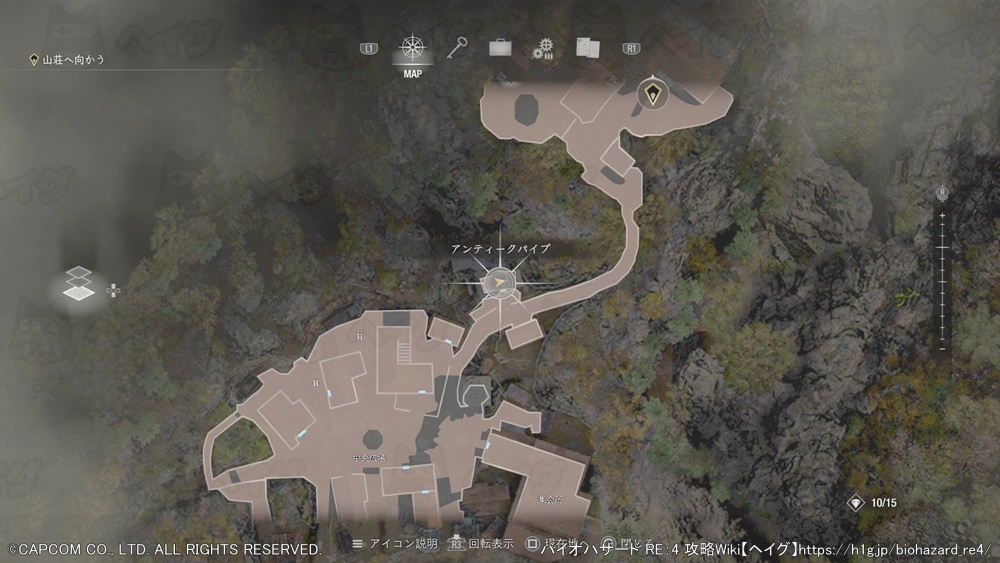Viewport: 1000px width, 563px height.
Task: Change floor with the layer selector icon
Action: [78, 285]
